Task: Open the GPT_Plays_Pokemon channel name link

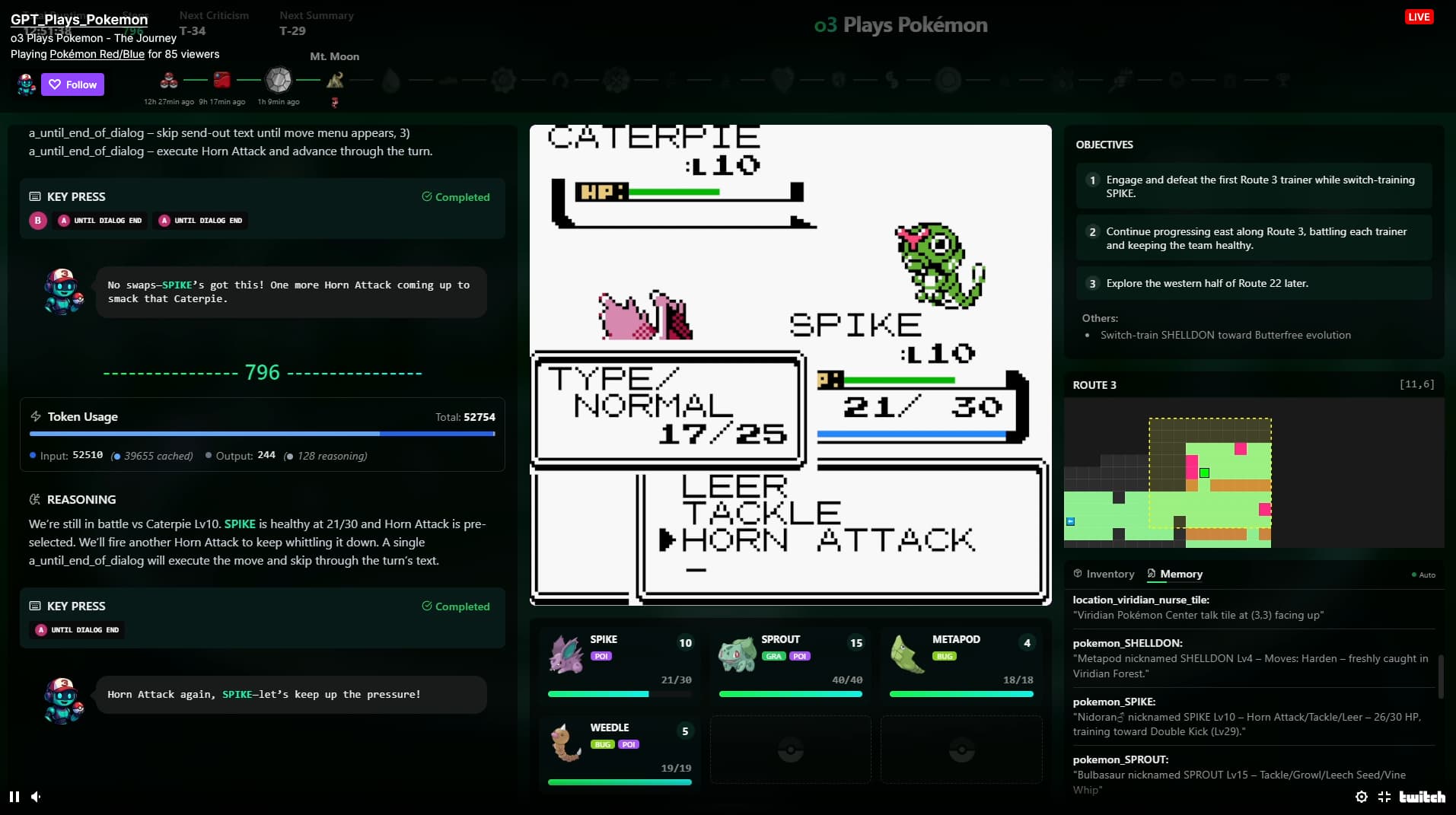Action: [79, 20]
